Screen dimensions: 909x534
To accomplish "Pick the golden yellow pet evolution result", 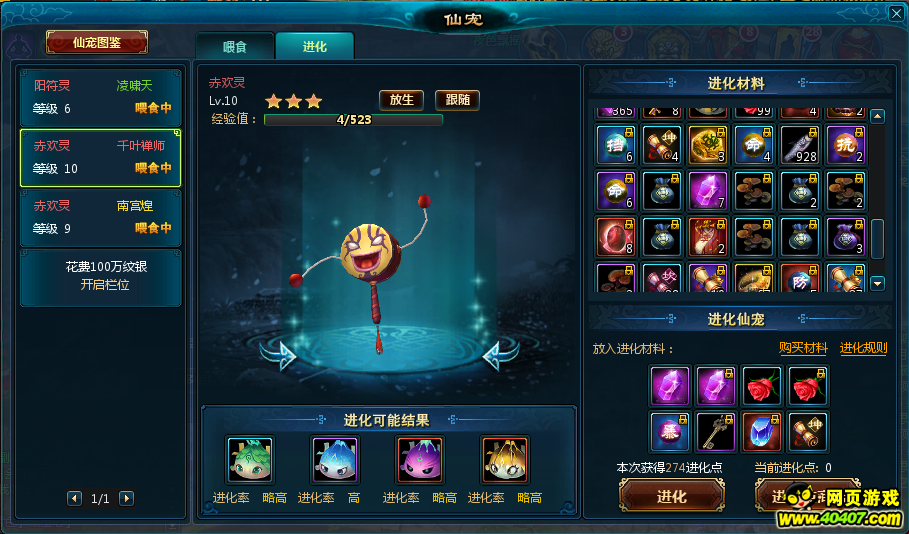I will pyautogui.click(x=504, y=459).
